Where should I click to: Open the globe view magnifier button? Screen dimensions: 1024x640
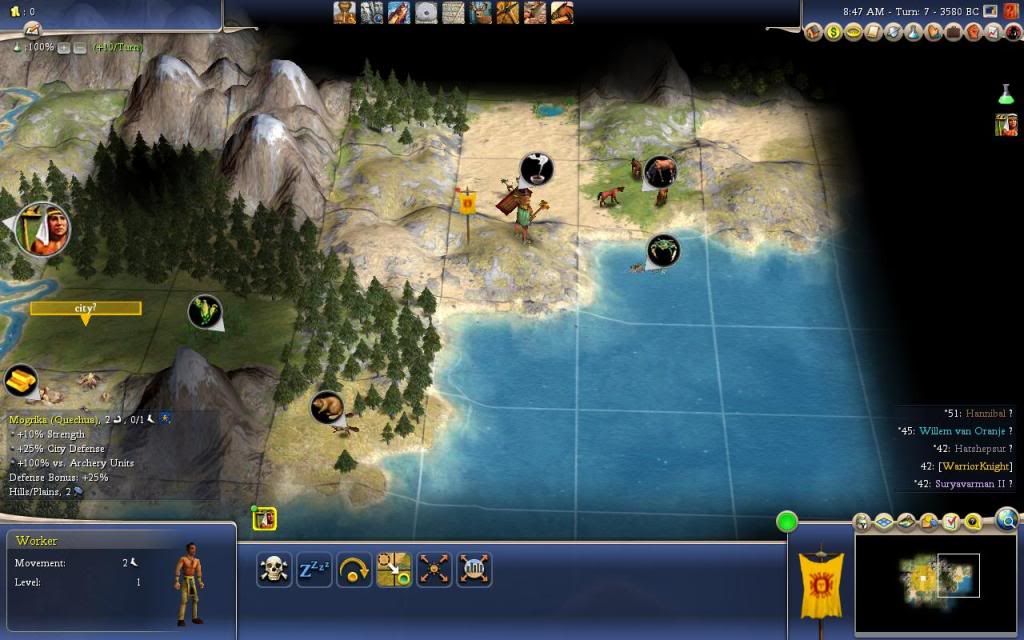click(1007, 519)
